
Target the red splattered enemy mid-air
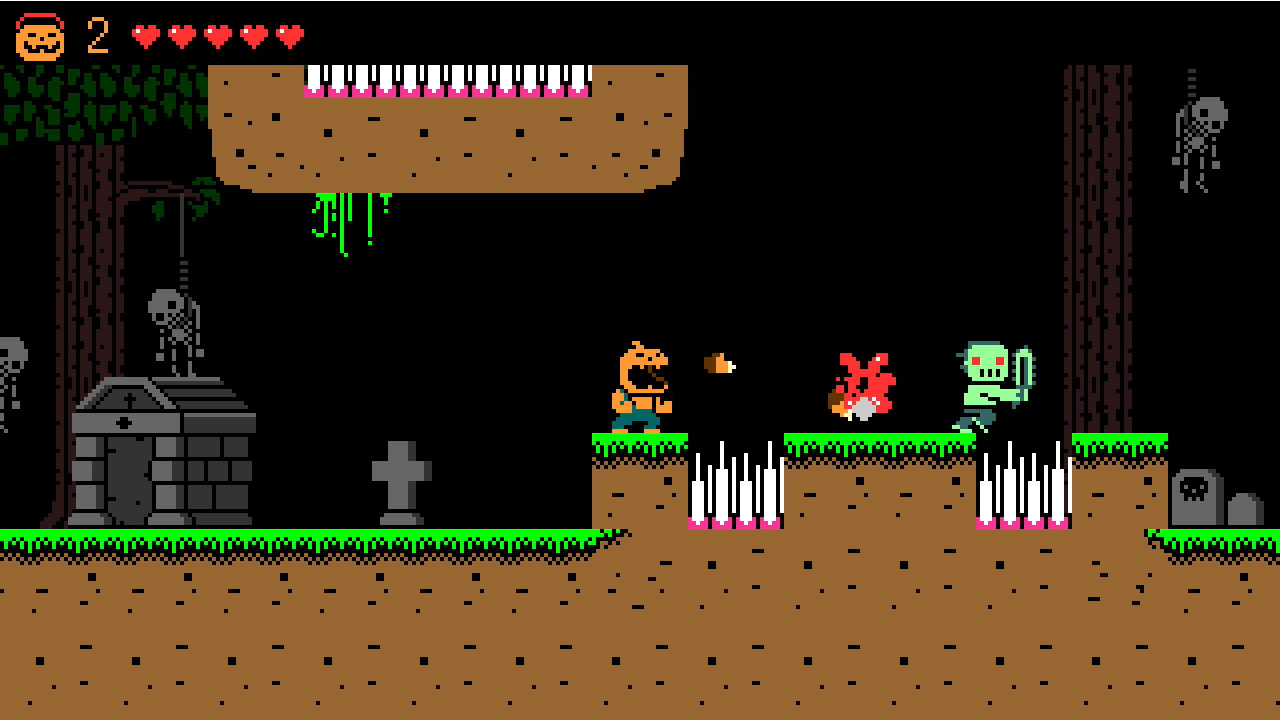pos(862,385)
